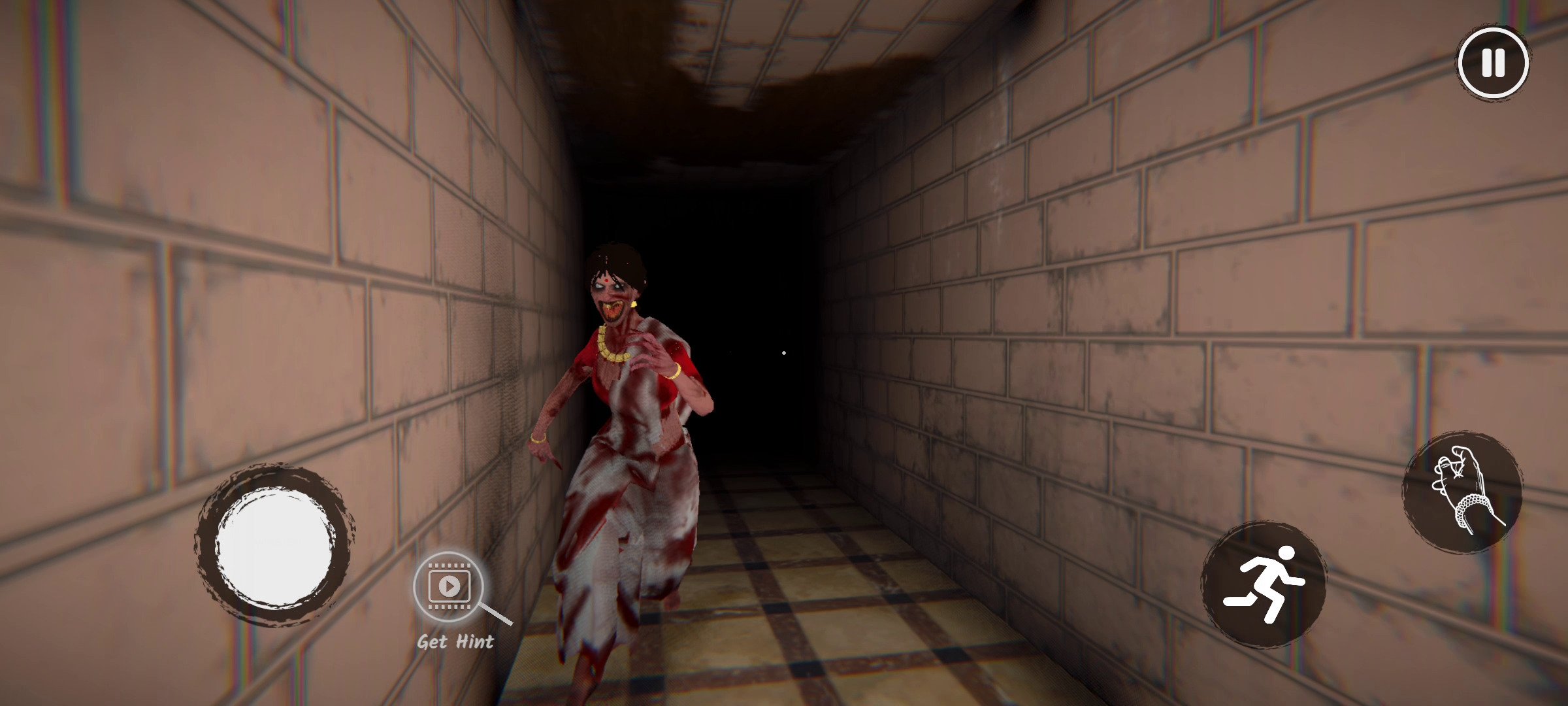Pause the game

point(1493,63)
